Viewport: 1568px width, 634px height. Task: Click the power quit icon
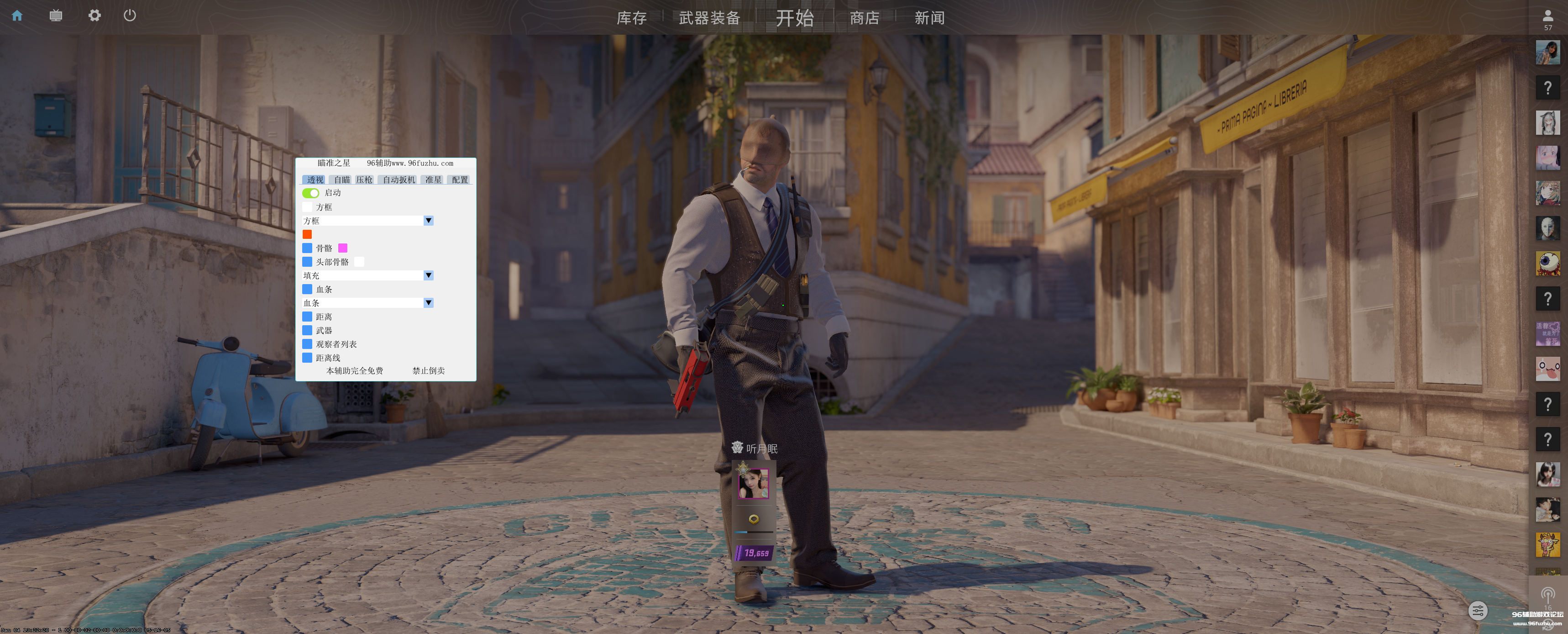pyautogui.click(x=130, y=16)
